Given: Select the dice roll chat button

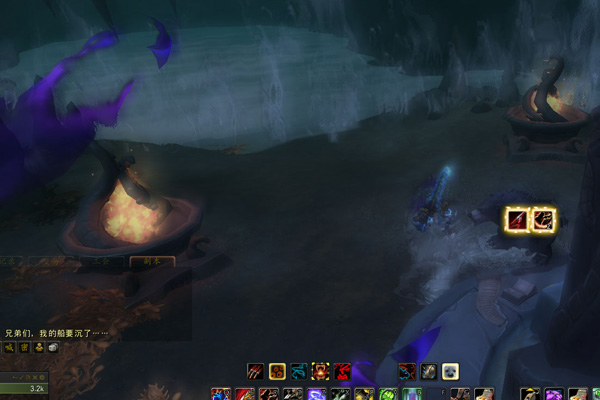Looking at the screenshot, I should coord(53,348).
